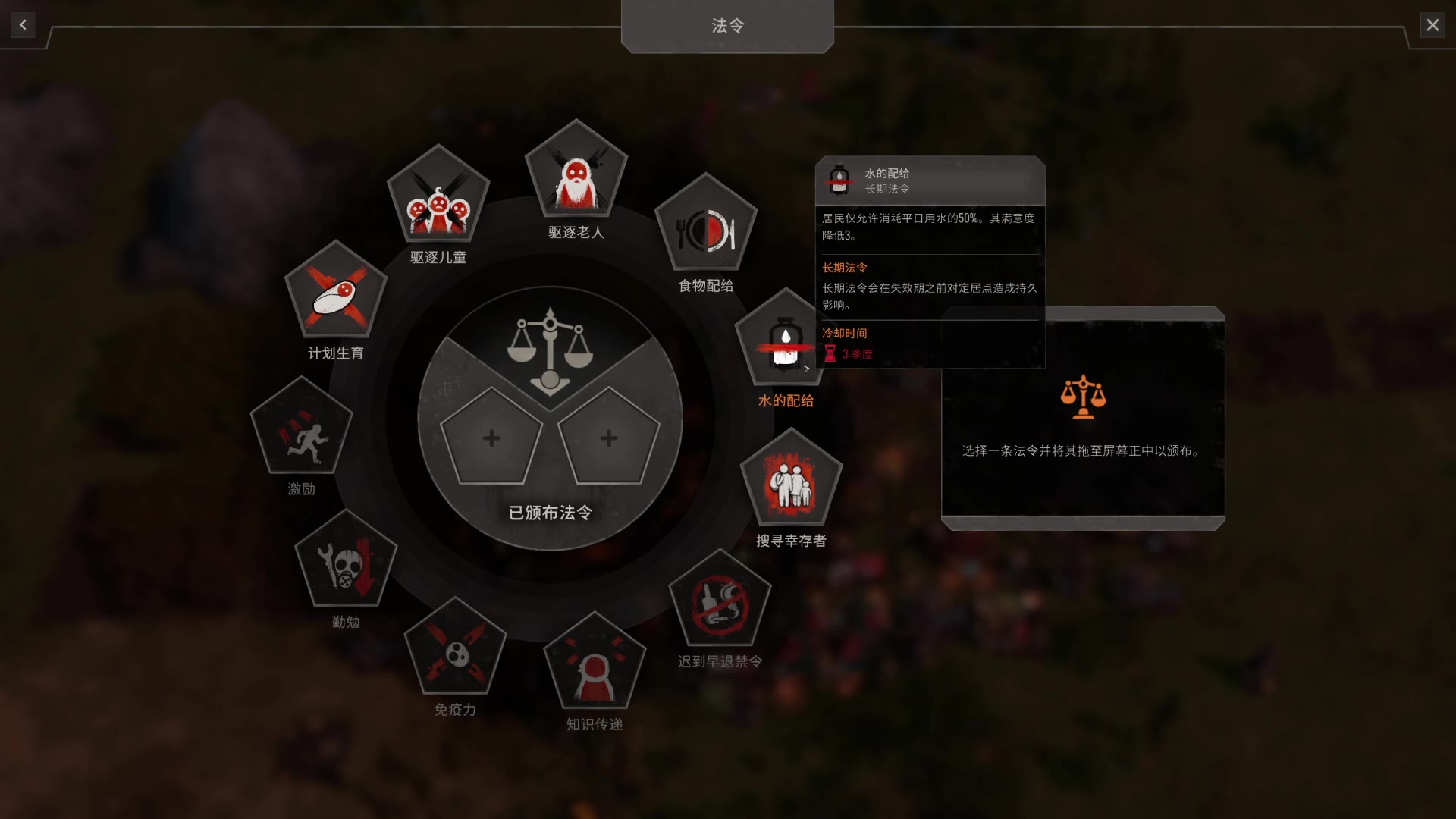The image size is (1456, 819).
Task: Go back using the left arrow button
Action: (x=23, y=25)
